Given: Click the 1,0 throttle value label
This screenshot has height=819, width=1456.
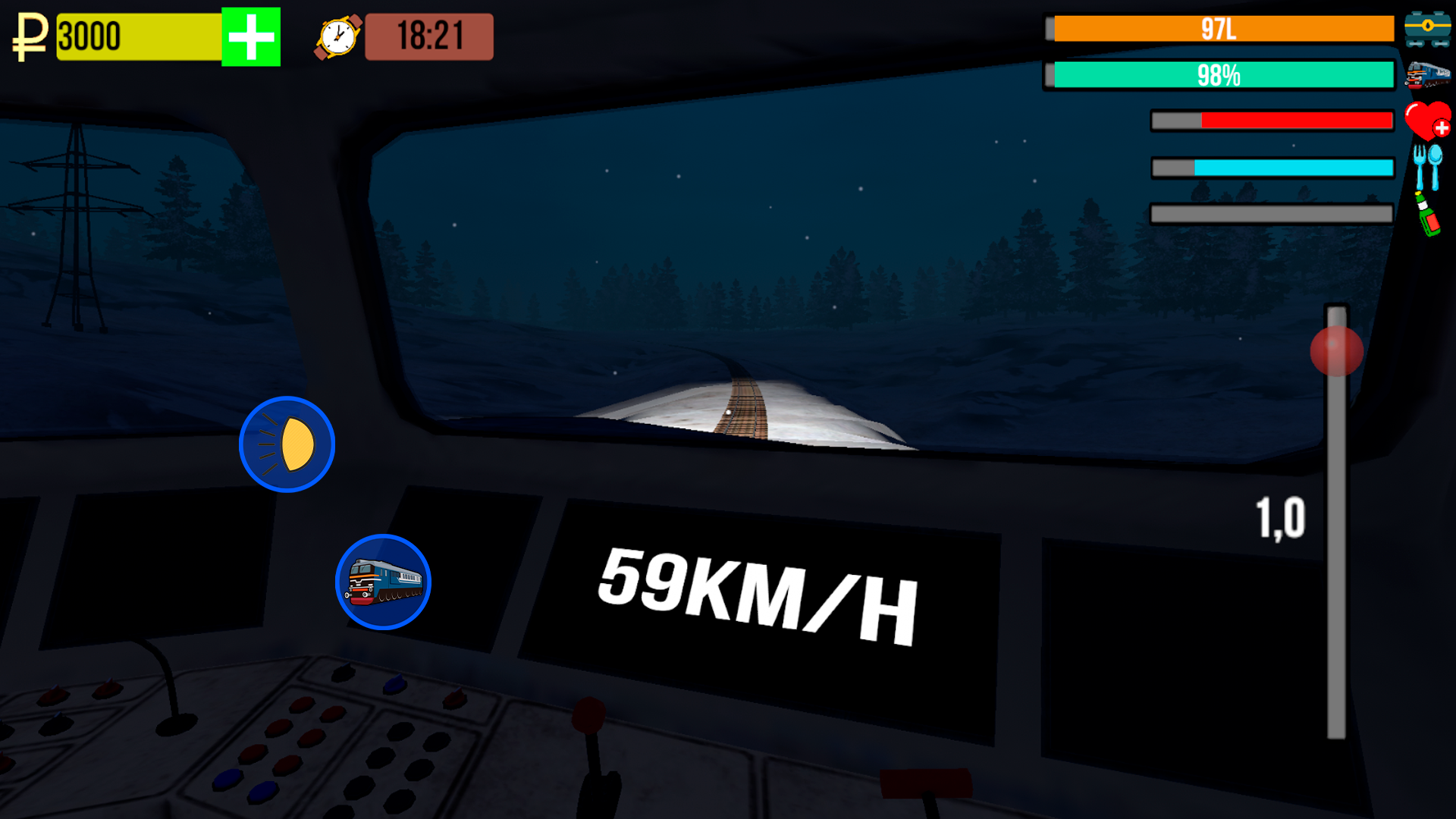Looking at the screenshot, I should pos(1282,516).
